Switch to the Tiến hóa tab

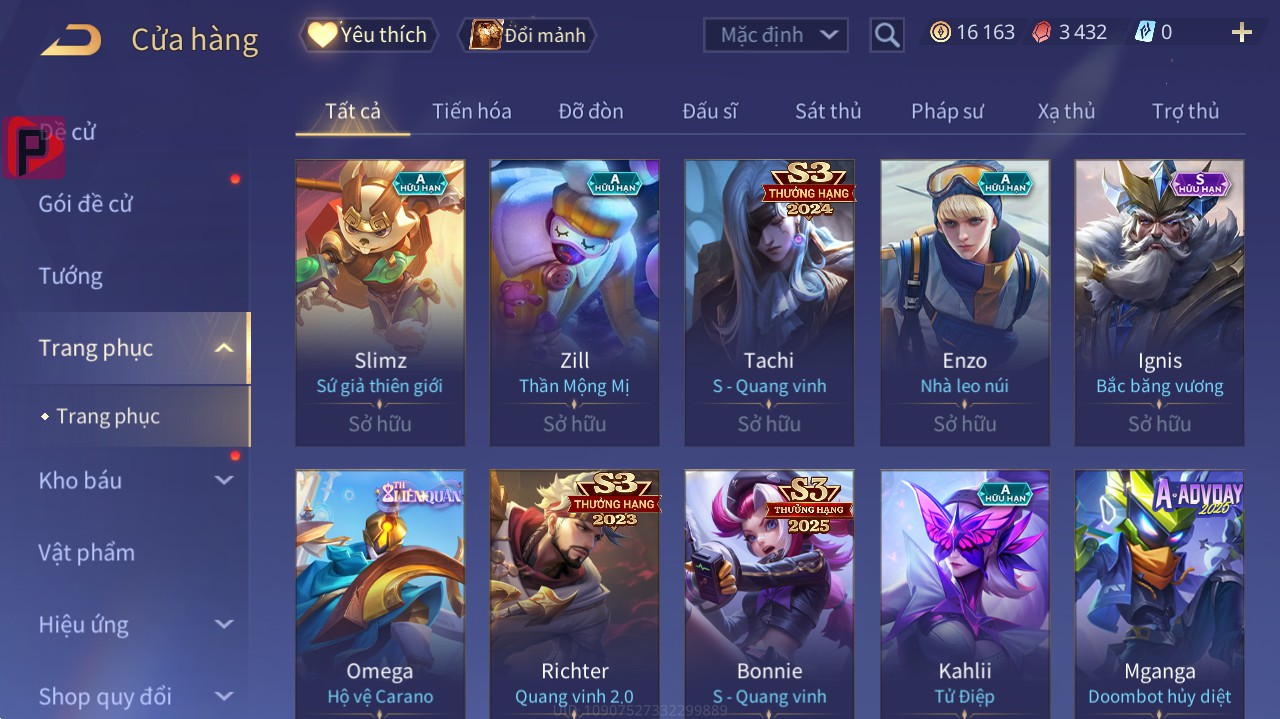[x=471, y=111]
